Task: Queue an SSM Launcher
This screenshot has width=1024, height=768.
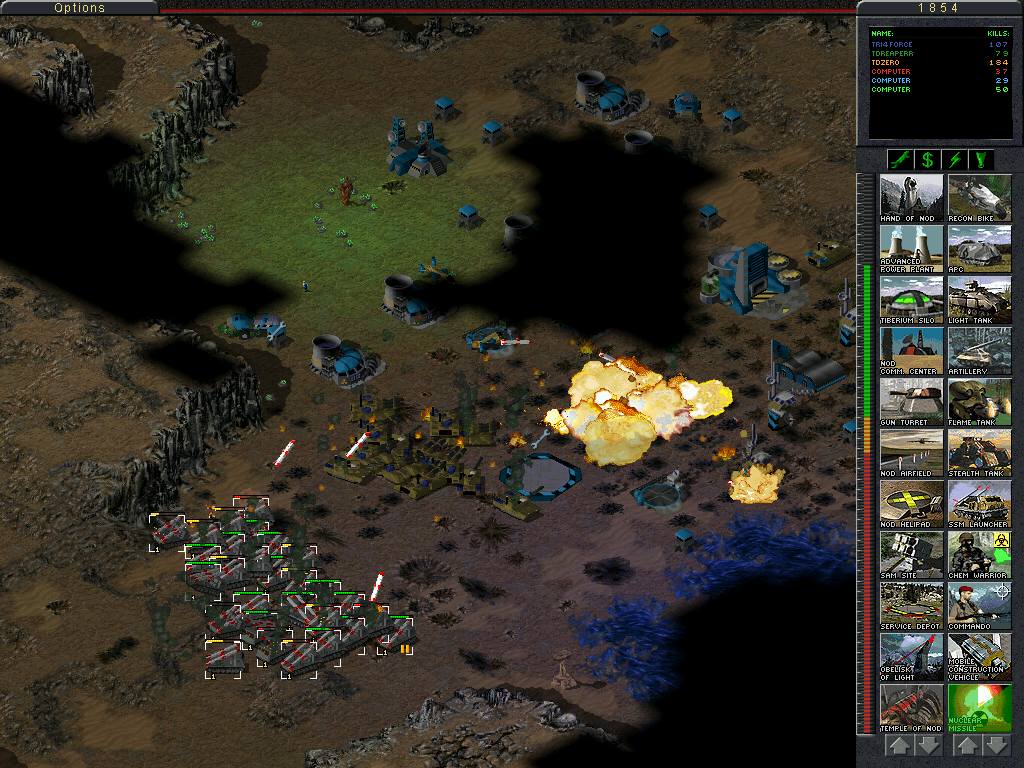Action: pyautogui.click(x=979, y=503)
